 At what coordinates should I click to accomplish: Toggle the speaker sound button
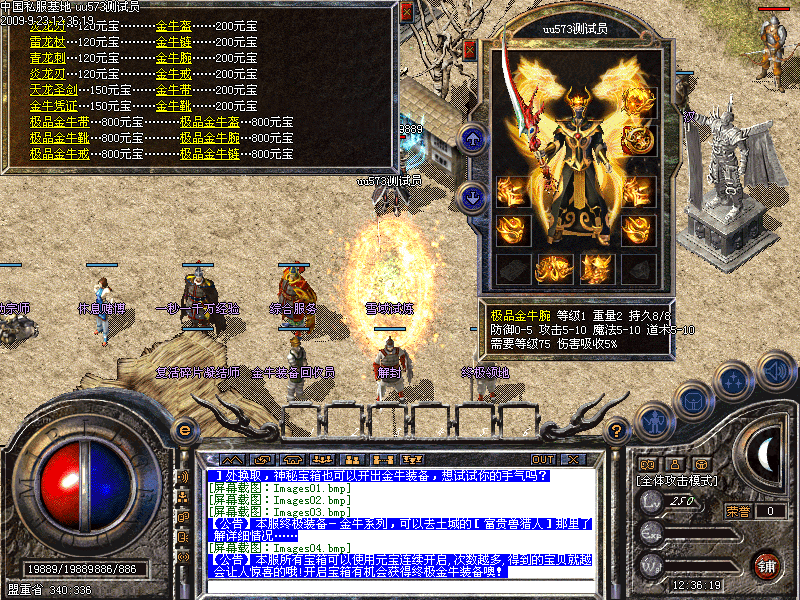[776, 370]
